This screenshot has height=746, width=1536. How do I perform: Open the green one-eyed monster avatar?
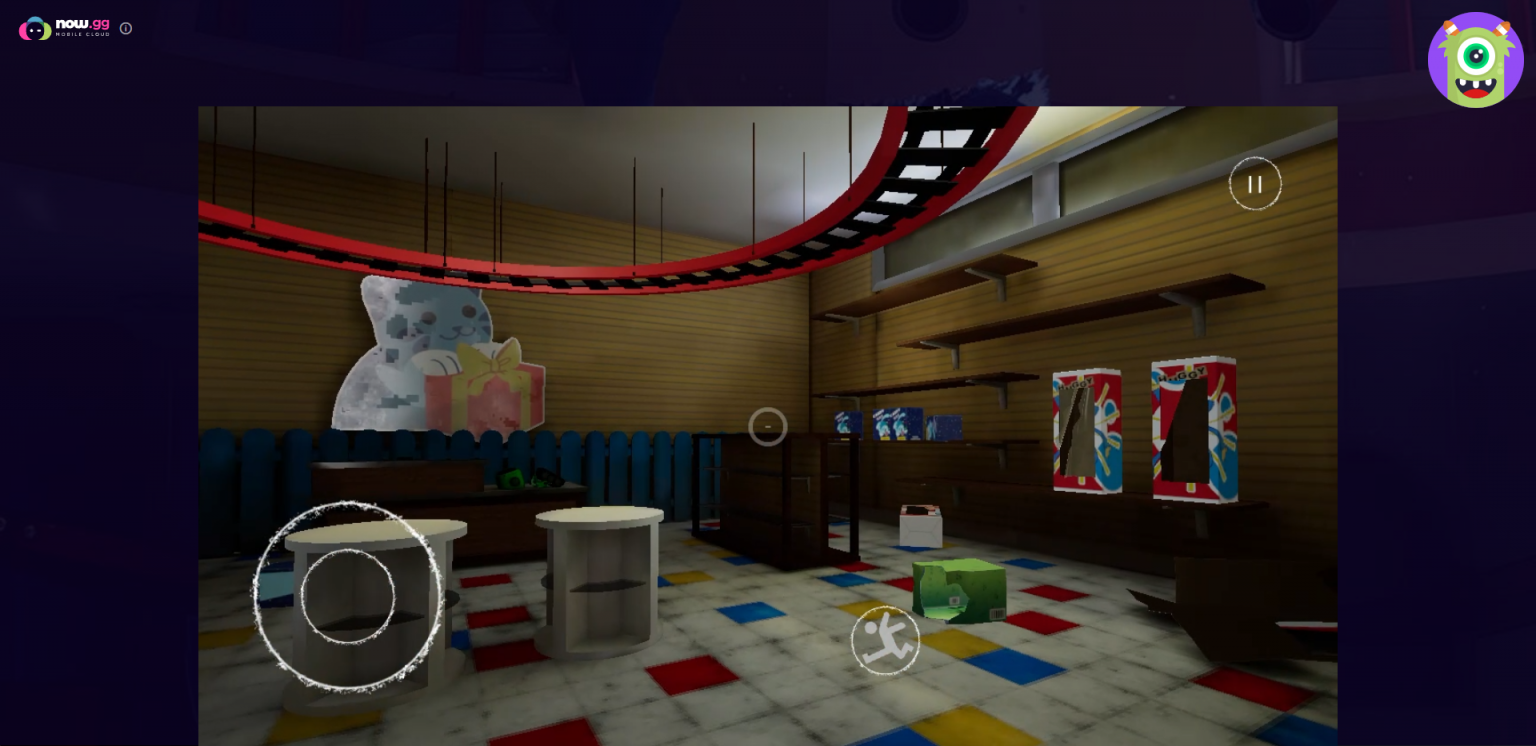[1475, 60]
